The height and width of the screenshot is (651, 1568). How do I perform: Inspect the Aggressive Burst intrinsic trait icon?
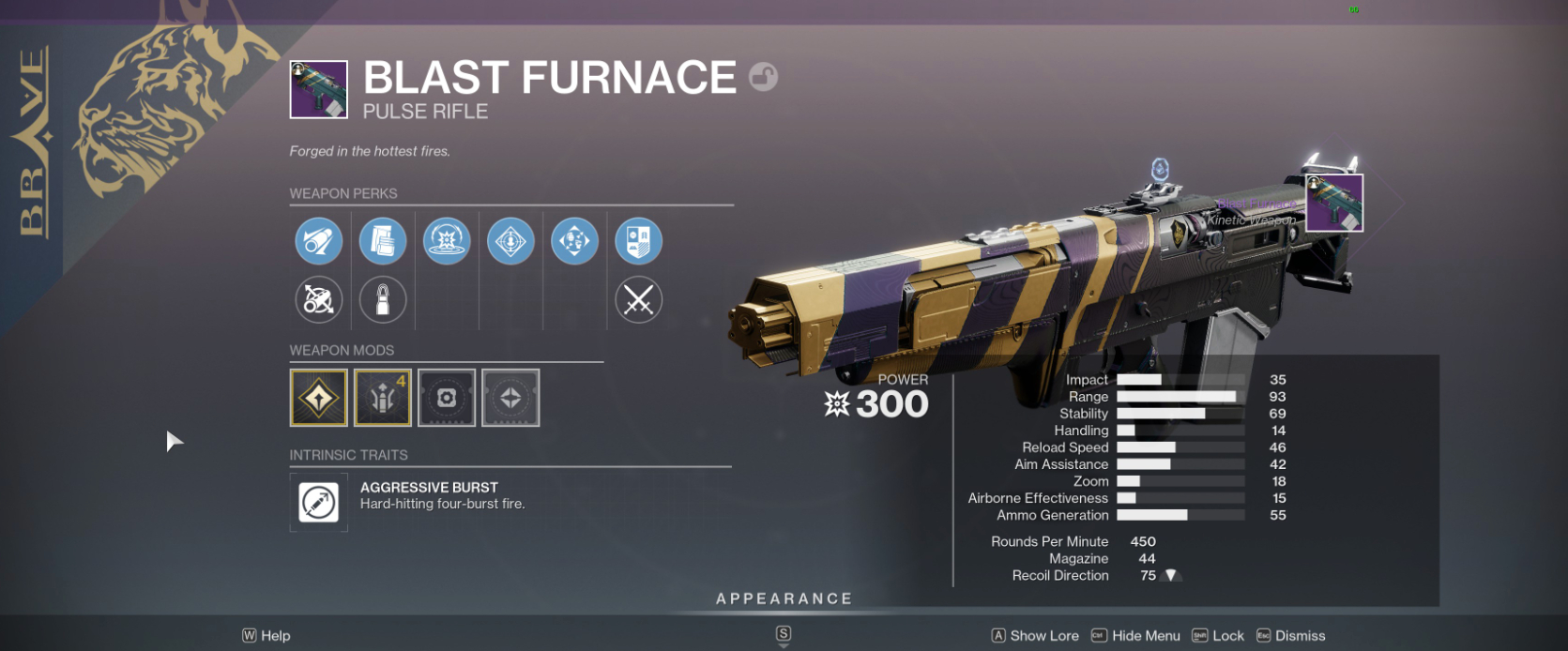[319, 503]
